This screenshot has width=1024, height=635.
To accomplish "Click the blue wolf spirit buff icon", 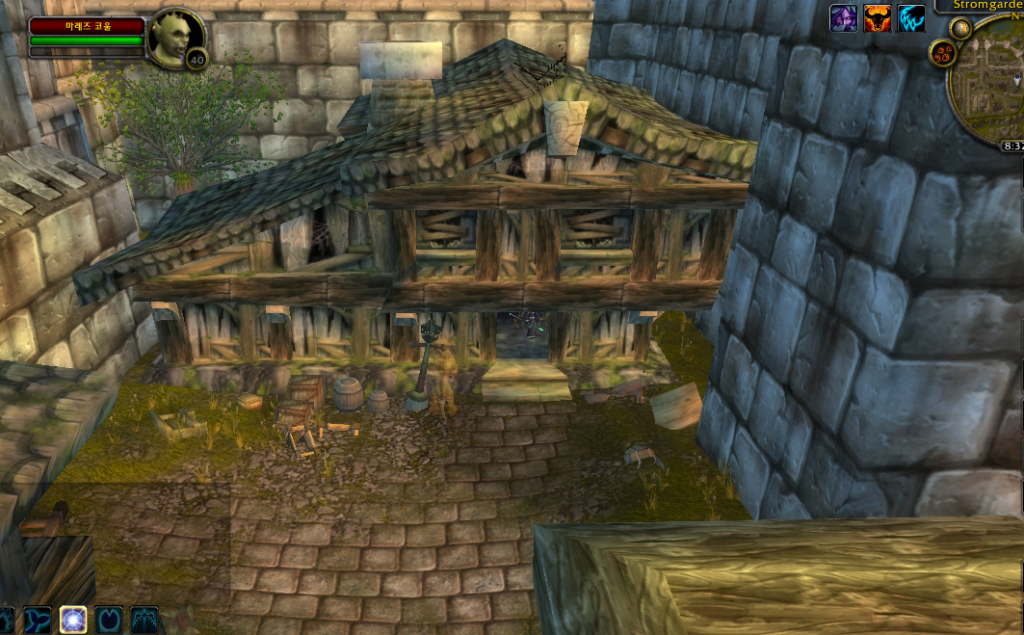I will pyautogui.click(x=911, y=18).
